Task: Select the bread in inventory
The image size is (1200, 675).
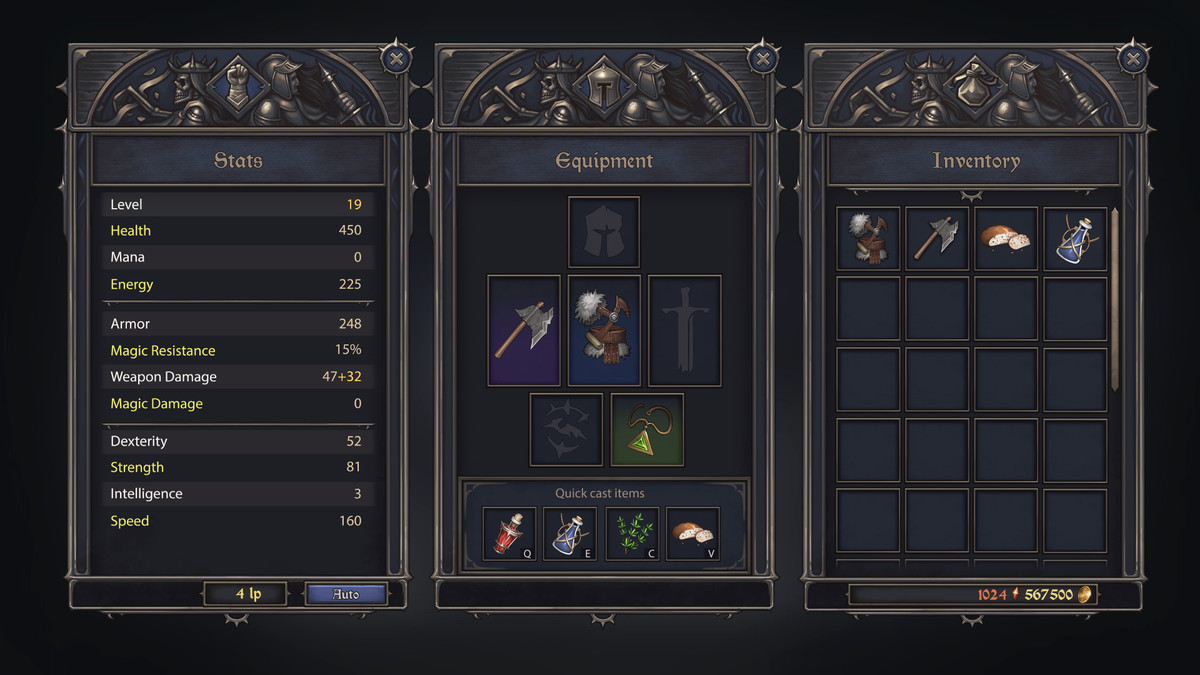Action: coord(1006,239)
